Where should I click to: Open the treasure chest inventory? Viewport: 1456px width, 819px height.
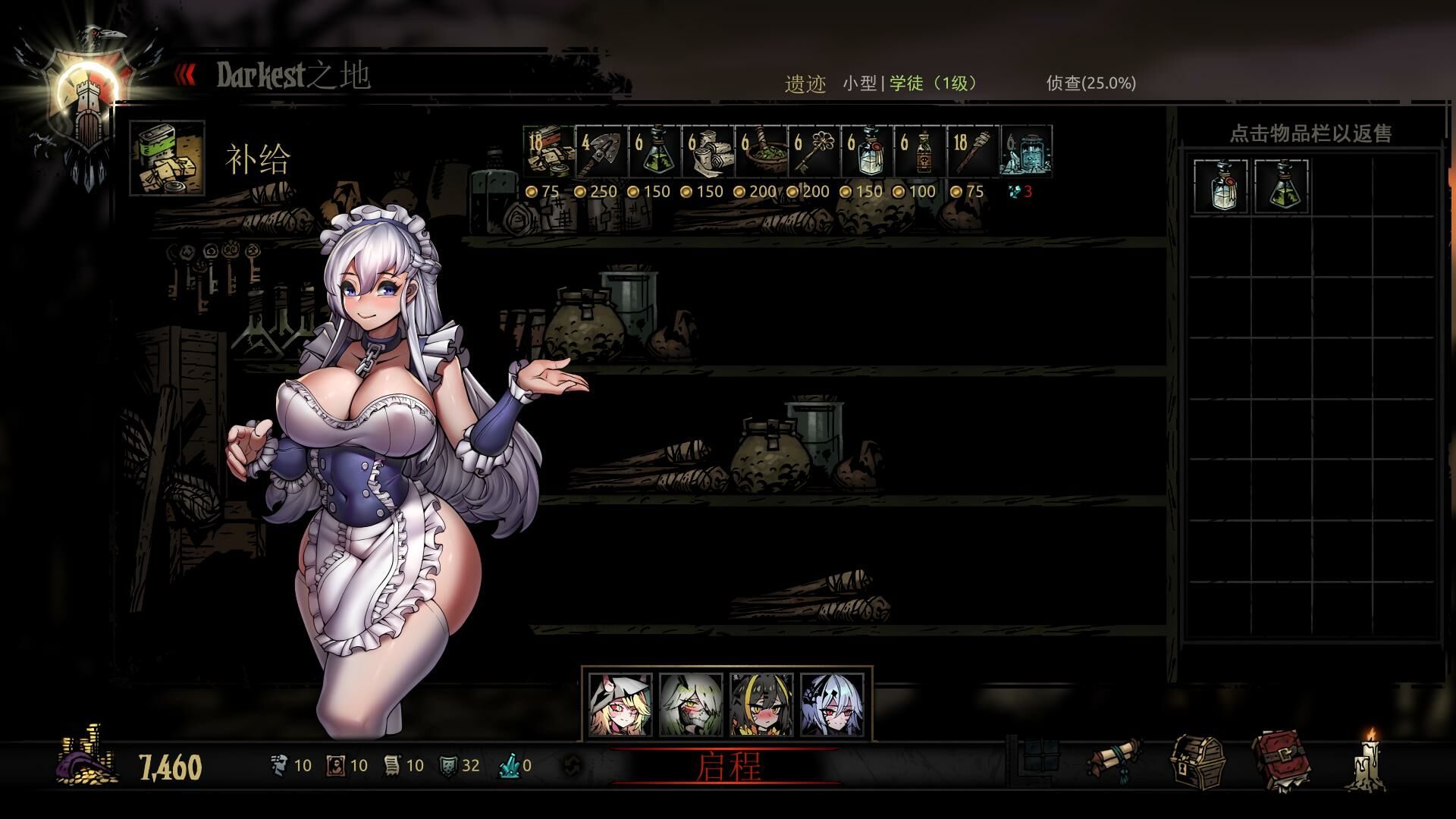tap(1197, 761)
